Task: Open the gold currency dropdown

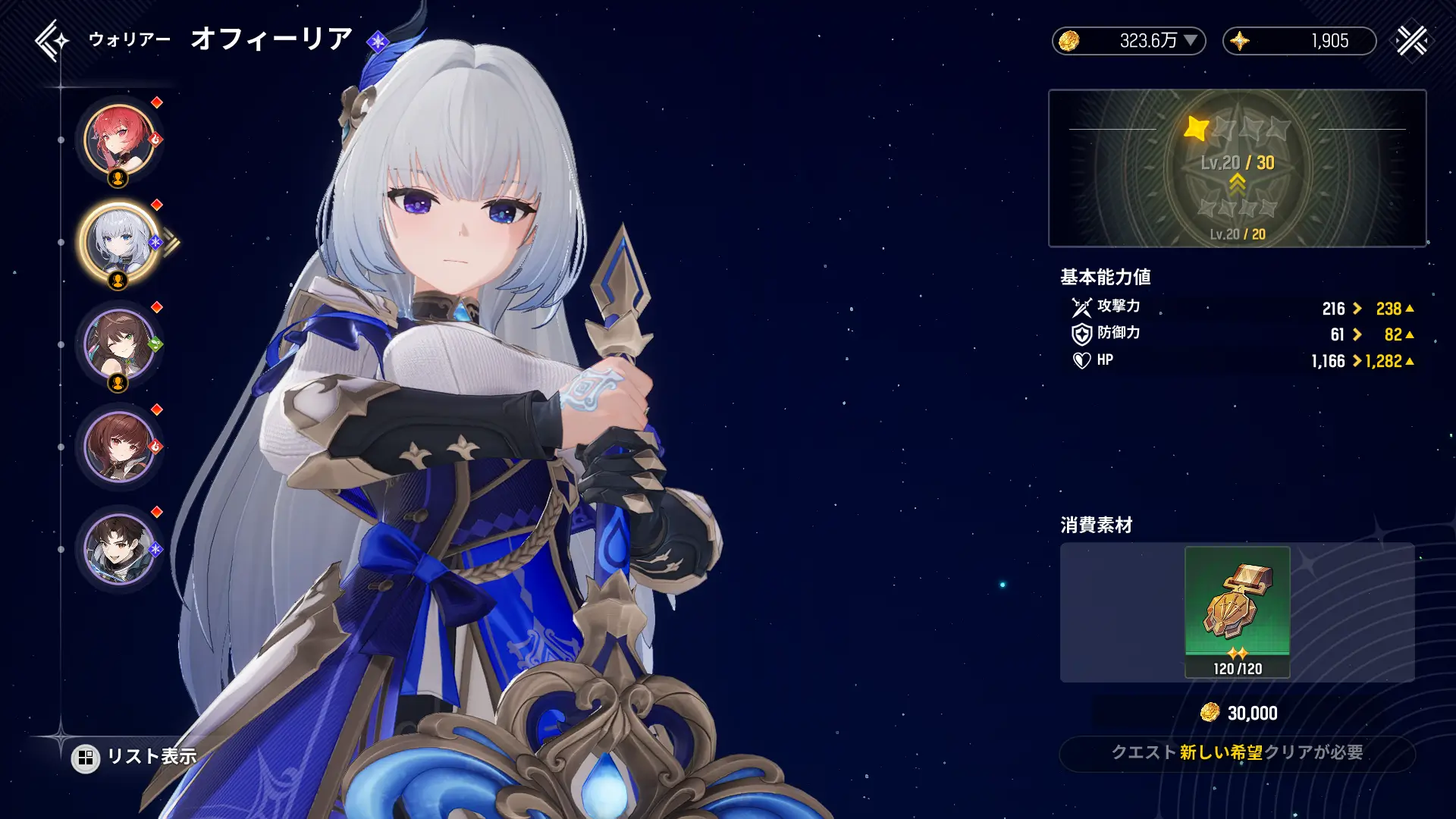Action: (x=1191, y=40)
